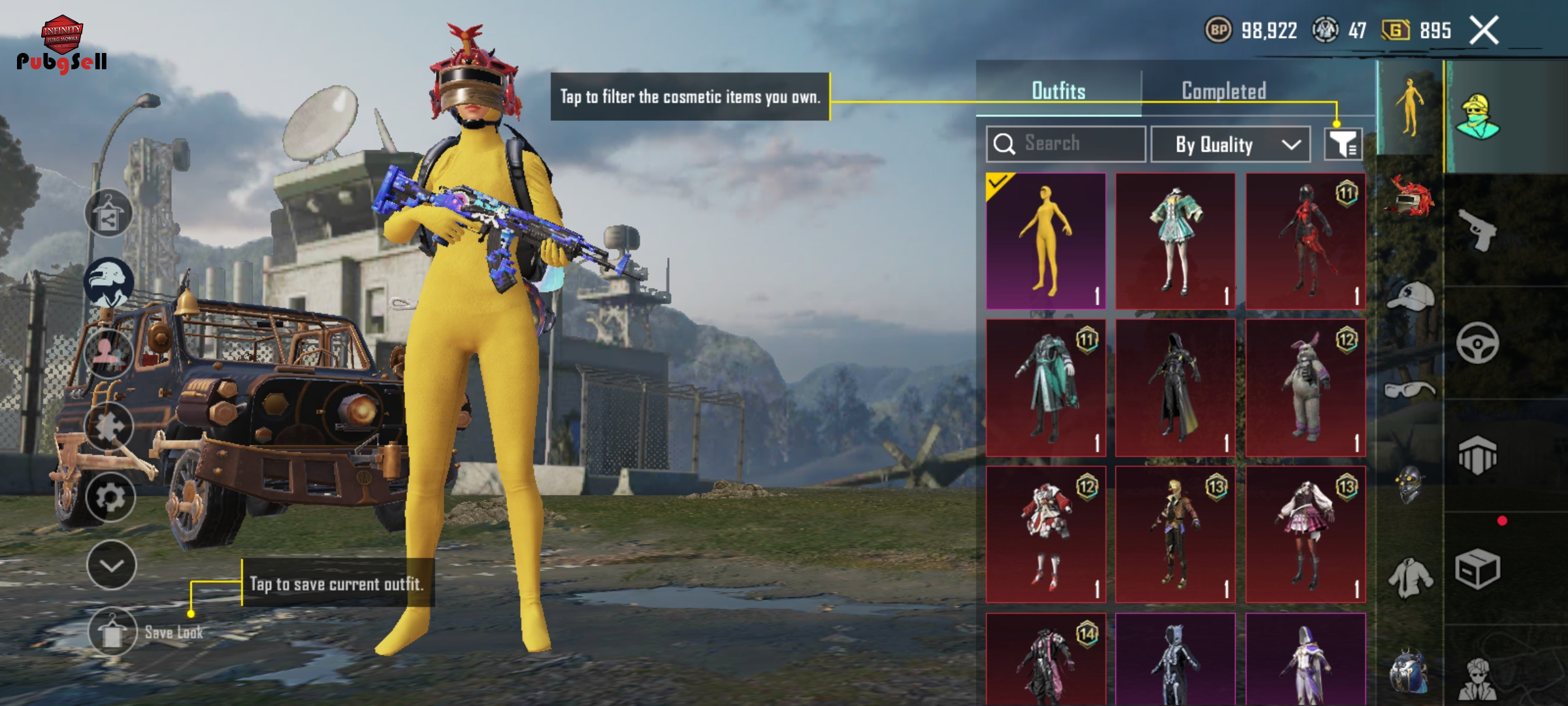Screen dimensions: 1568x706
Task: Click the Save Look hanger button
Action: [x=112, y=632]
